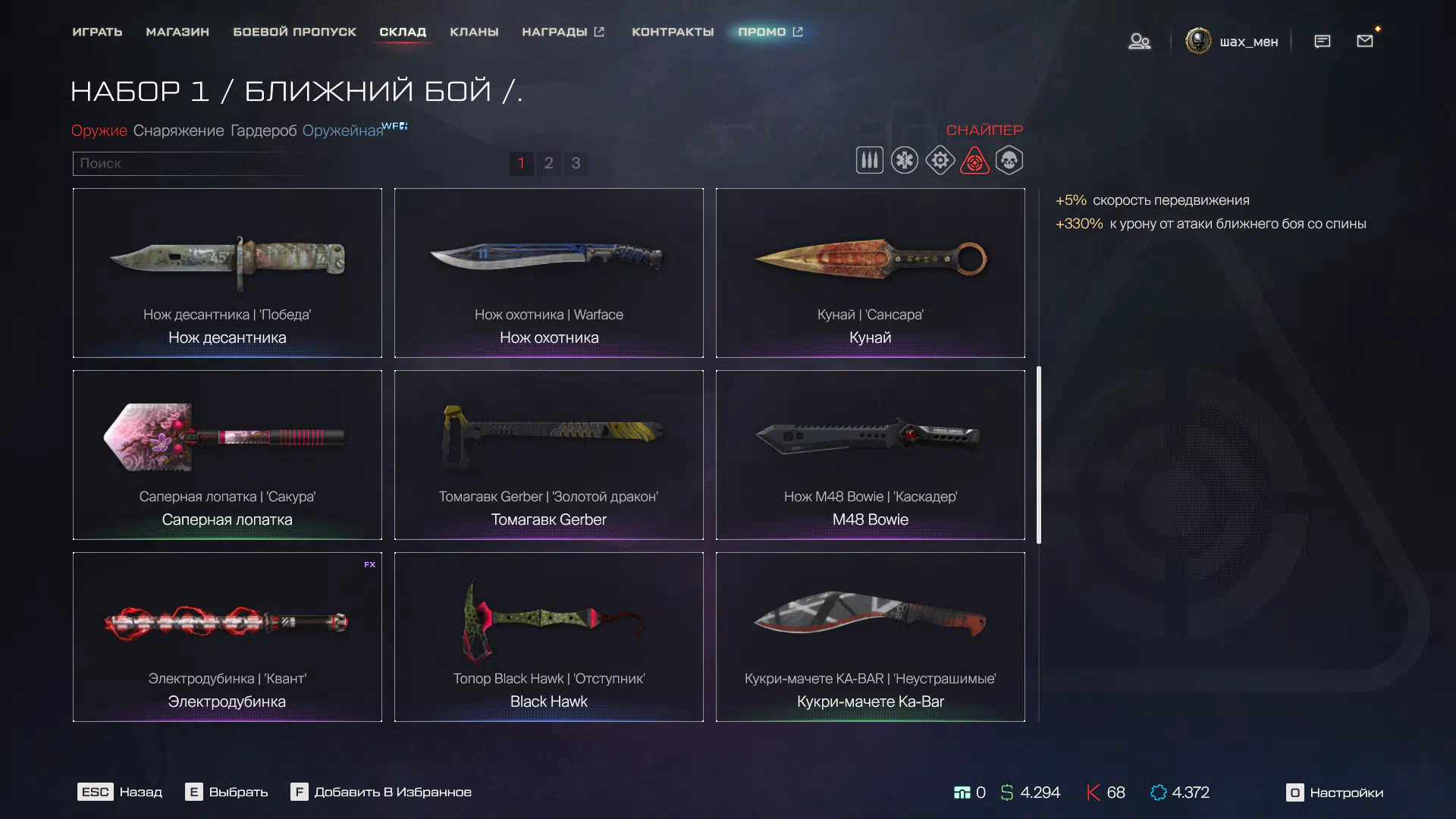Select the Кунай 'Сансара' knife tile

[x=870, y=273]
